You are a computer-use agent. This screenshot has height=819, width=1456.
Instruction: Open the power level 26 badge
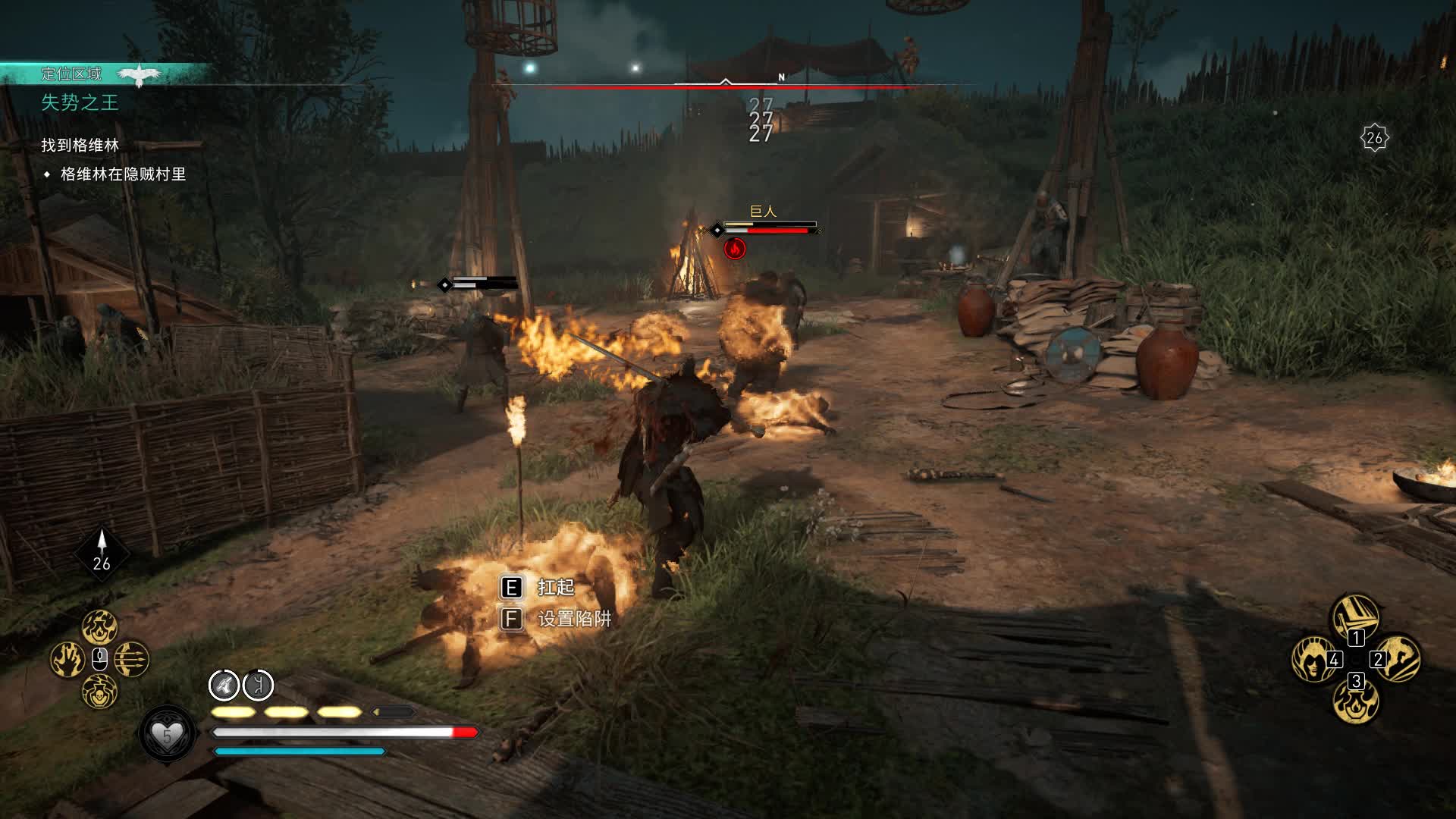point(1374,138)
